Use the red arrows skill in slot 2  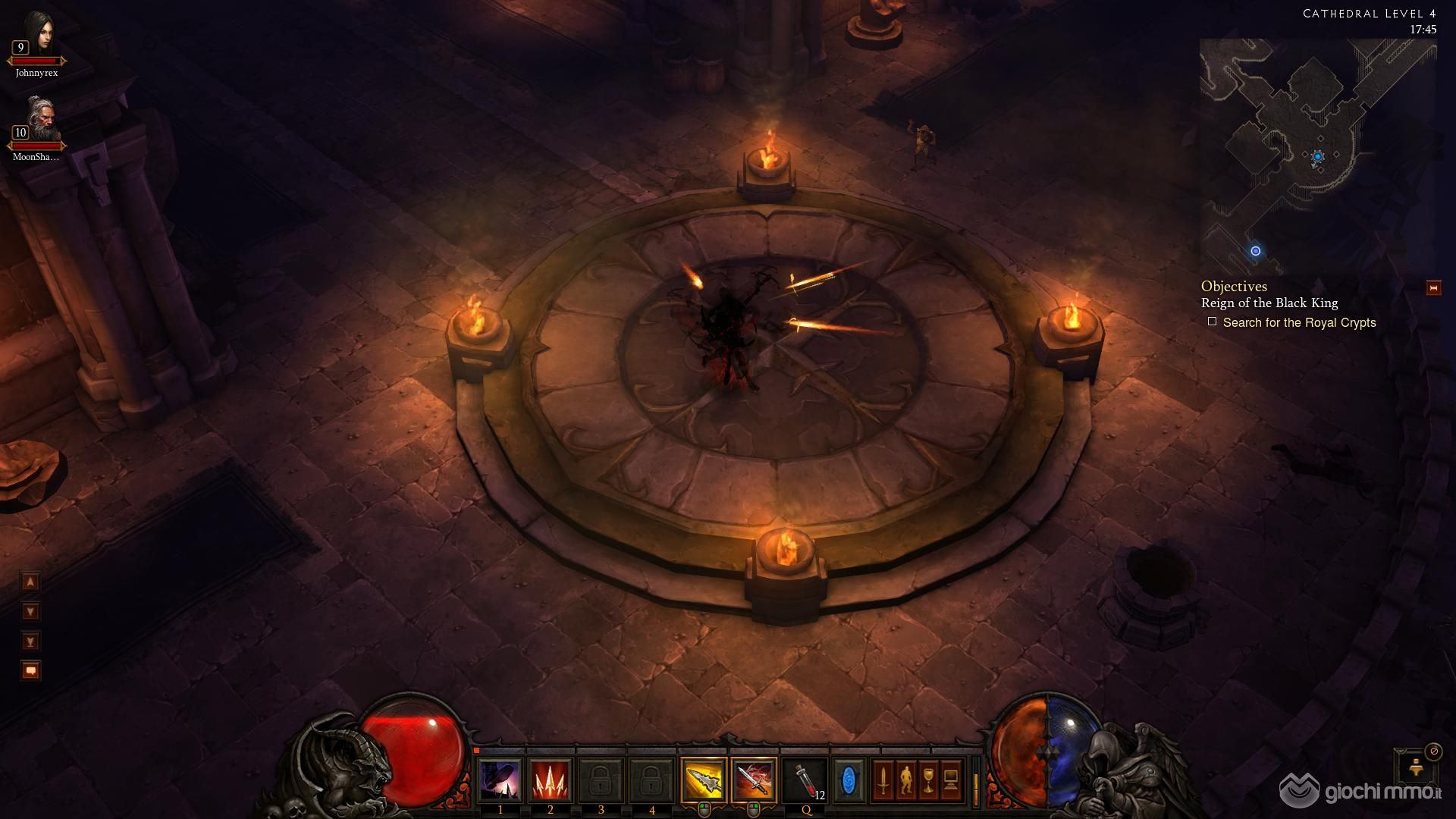551,780
